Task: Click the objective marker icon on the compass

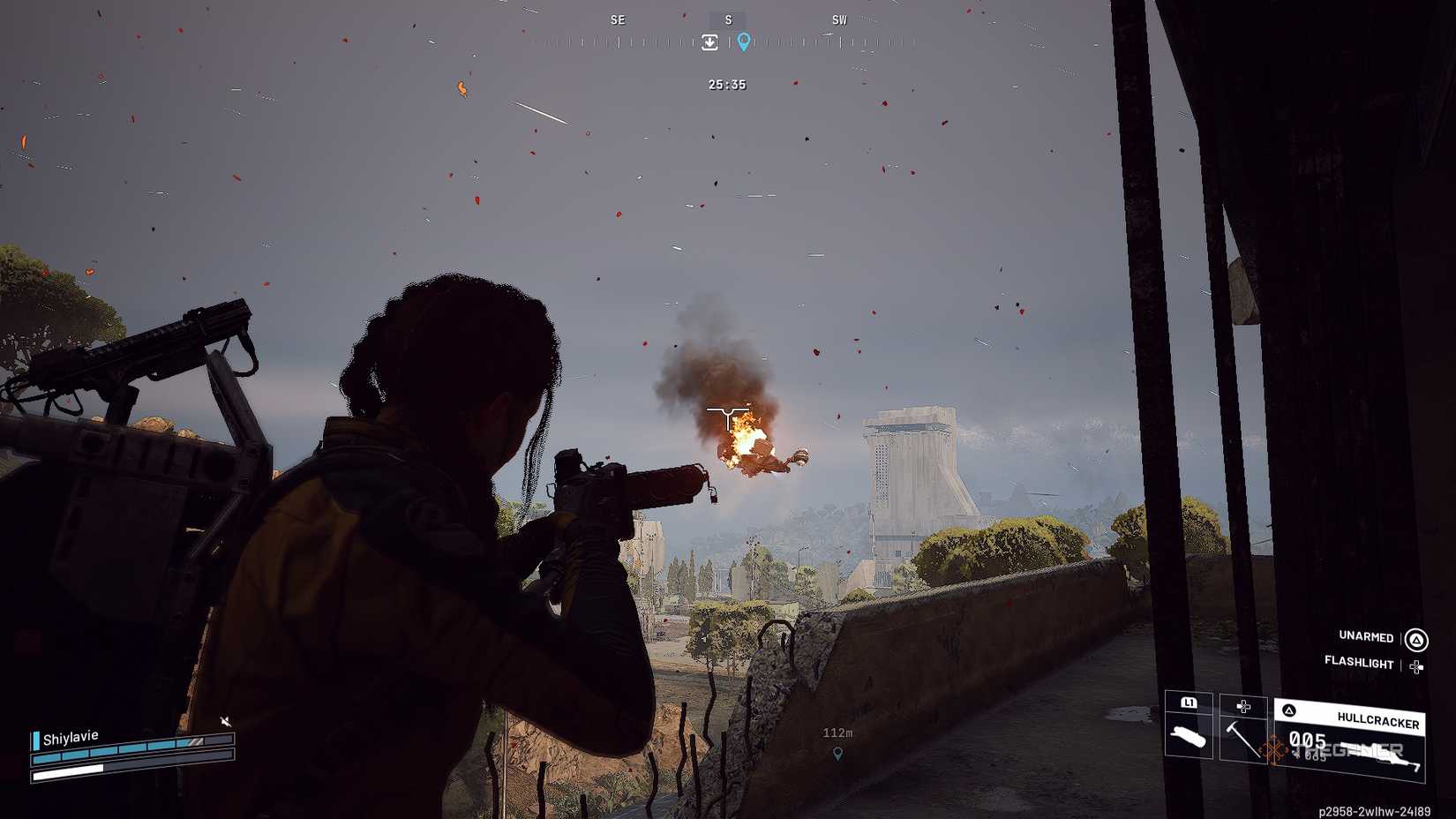Action: point(710,41)
